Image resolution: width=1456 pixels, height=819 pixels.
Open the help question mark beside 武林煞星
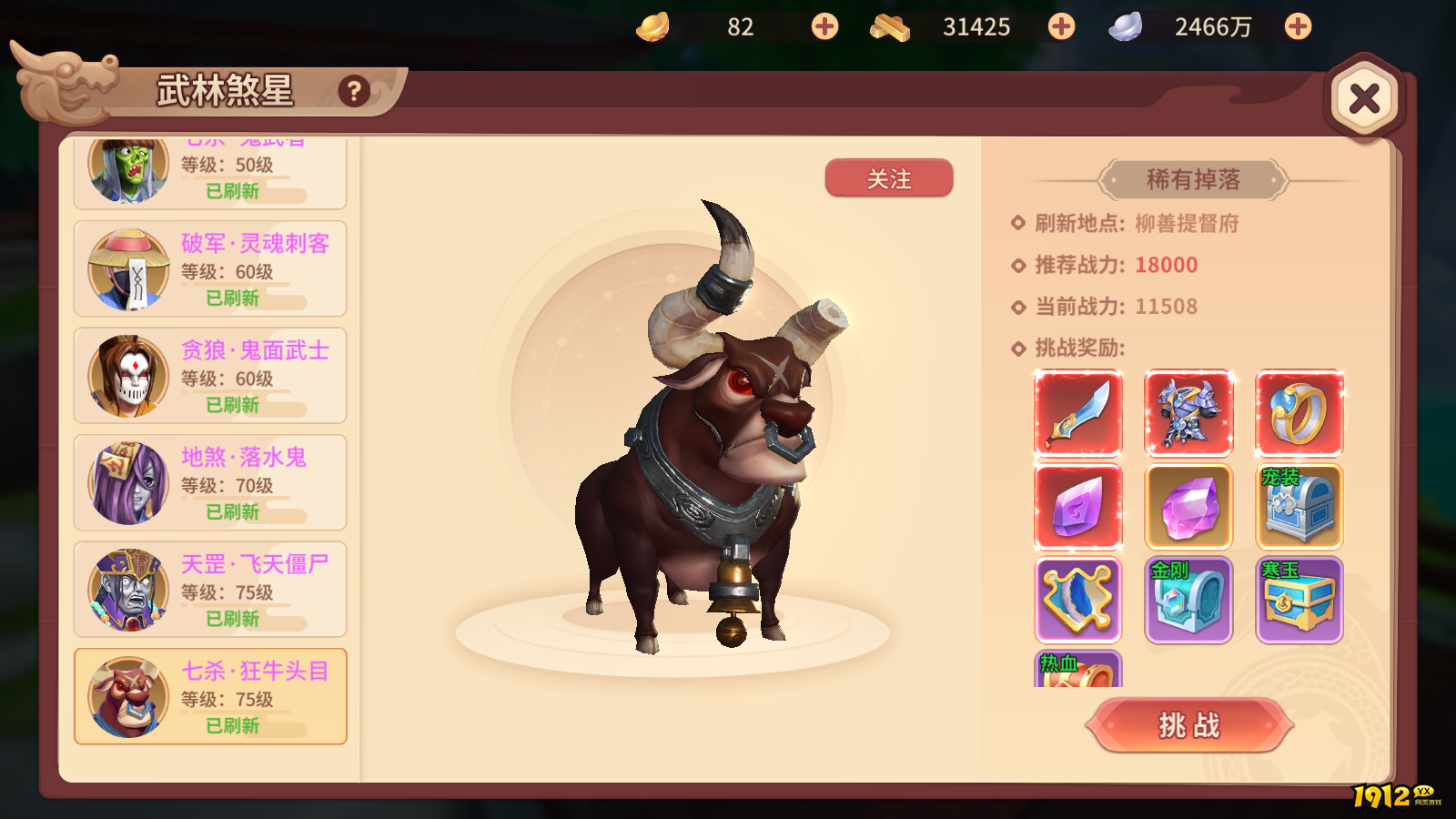pyautogui.click(x=353, y=90)
